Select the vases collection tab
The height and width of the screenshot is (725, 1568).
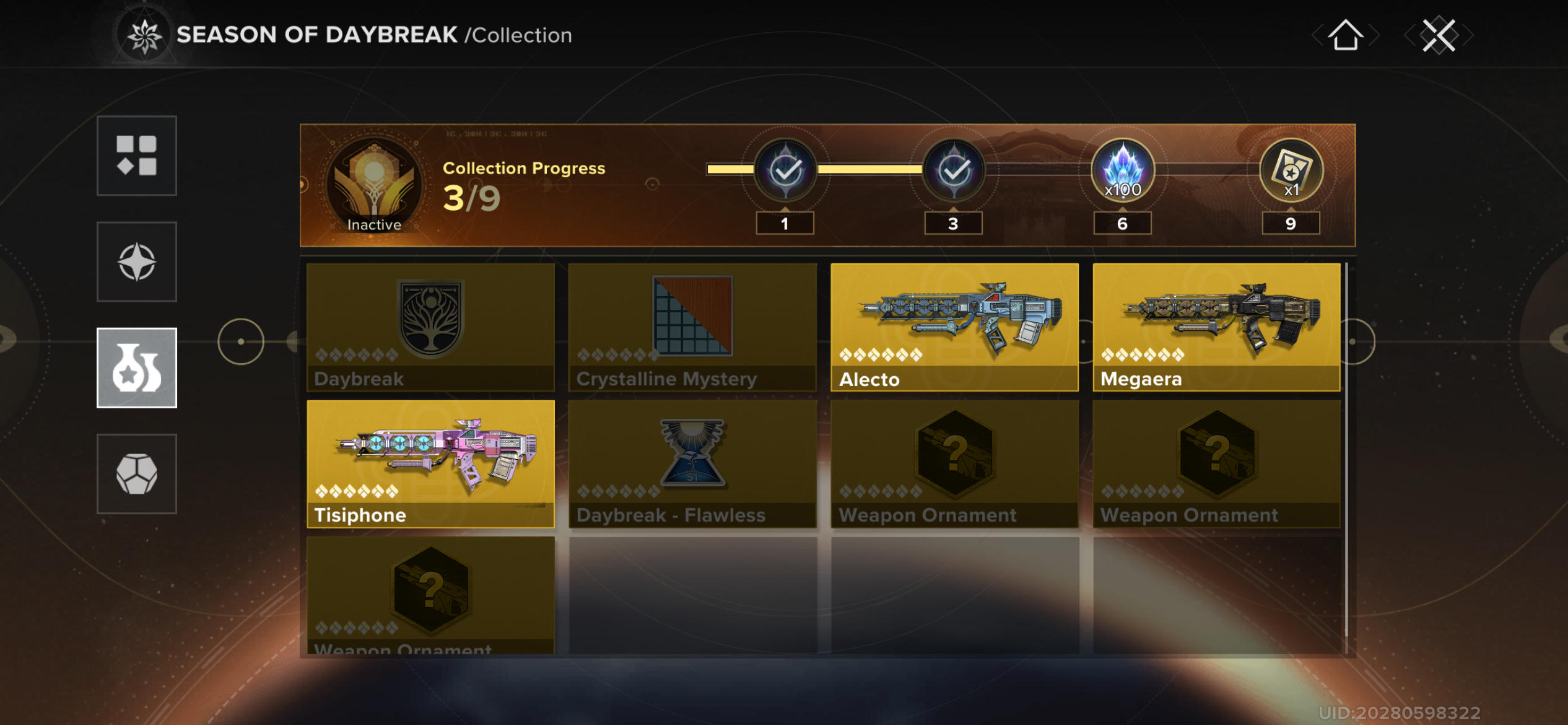pyautogui.click(x=137, y=367)
